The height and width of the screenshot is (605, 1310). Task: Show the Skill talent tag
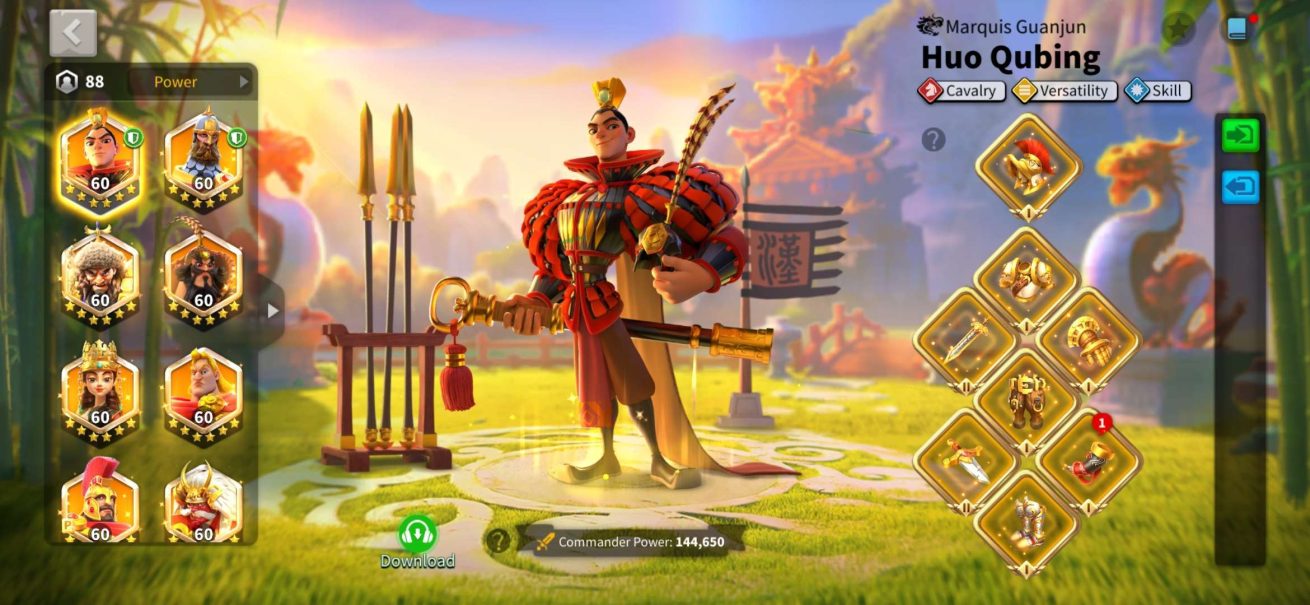(1157, 91)
